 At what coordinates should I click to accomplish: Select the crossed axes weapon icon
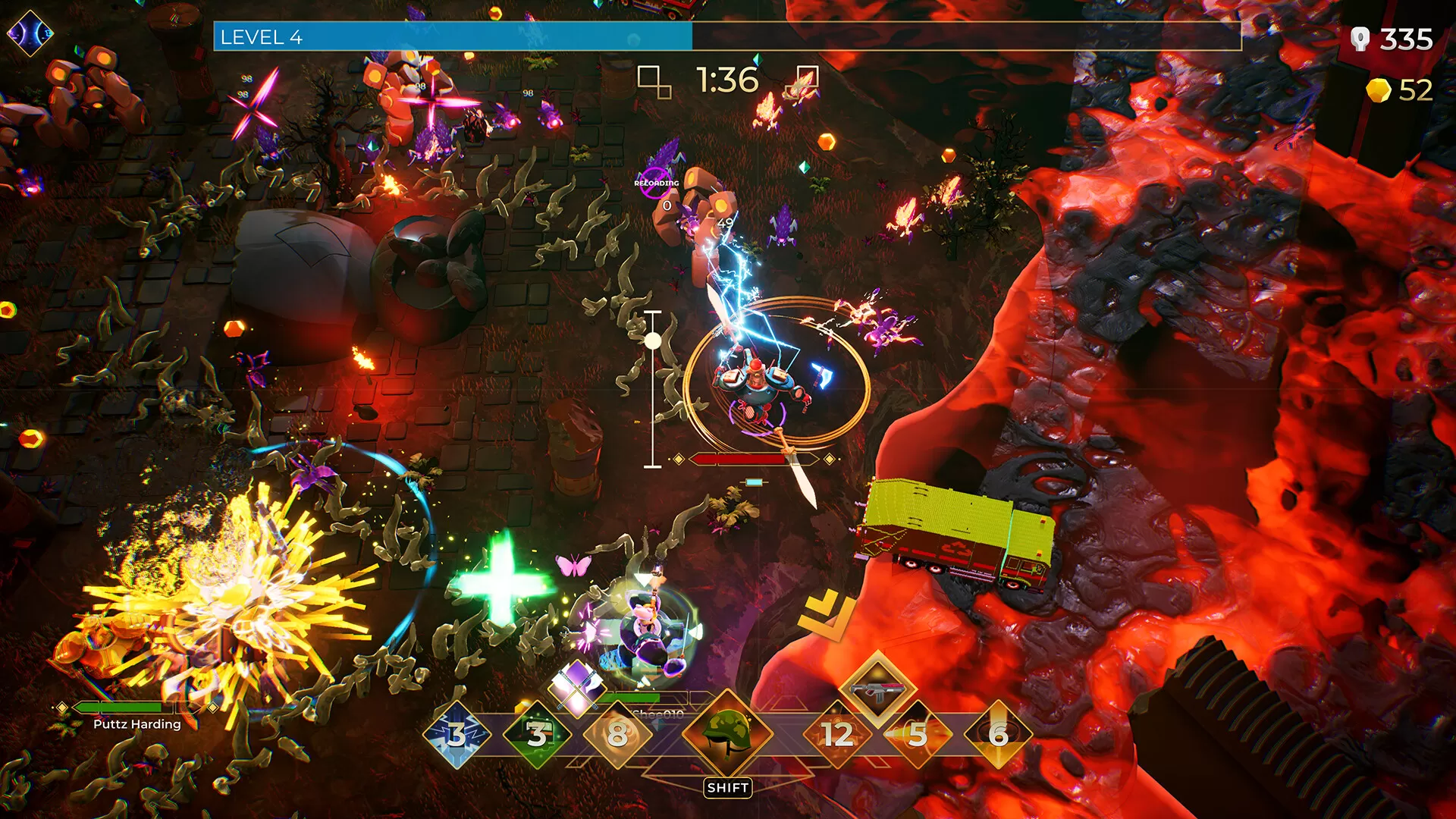point(576,687)
